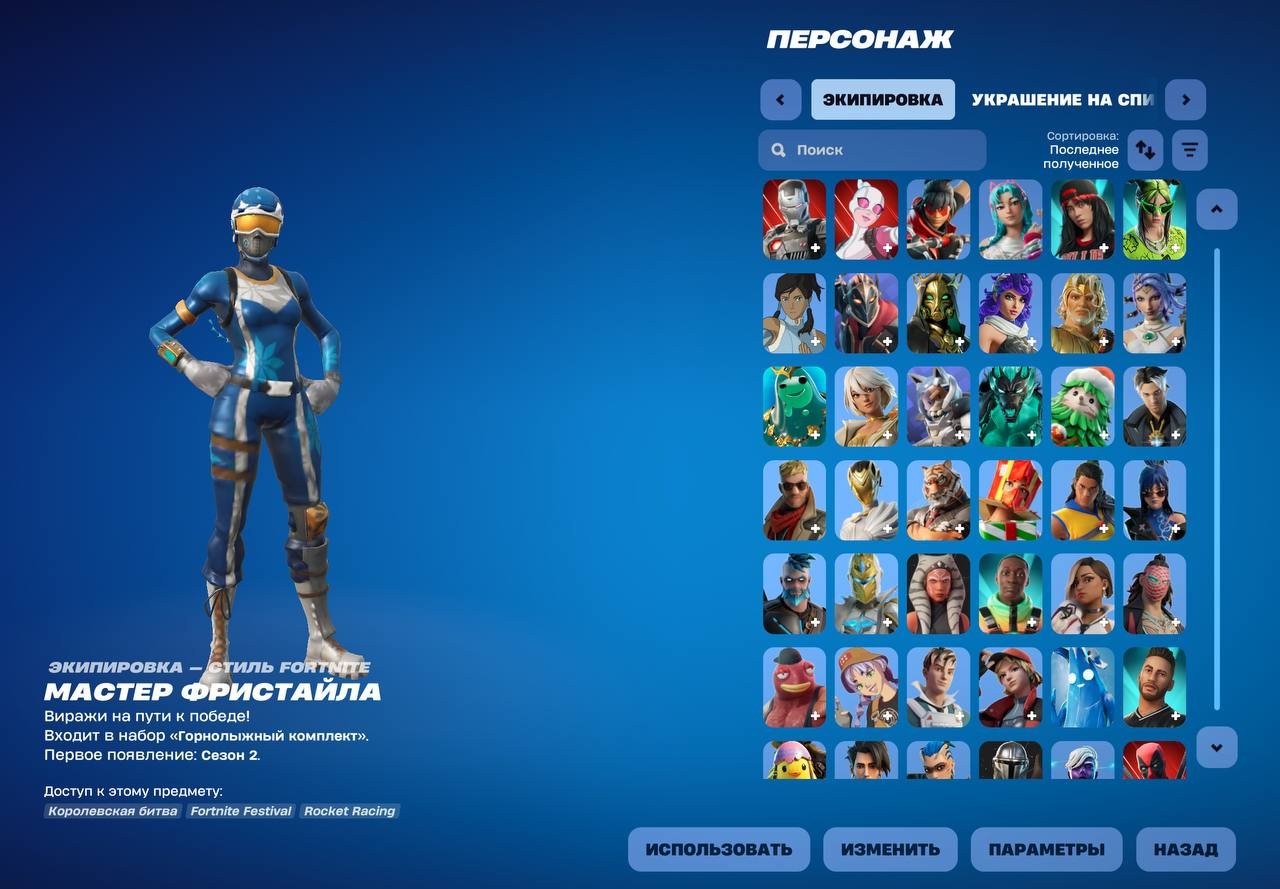Screen dimensions: 1280x889
Task: Open the filter options icon
Action: pyautogui.click(x=1189, y=149)
